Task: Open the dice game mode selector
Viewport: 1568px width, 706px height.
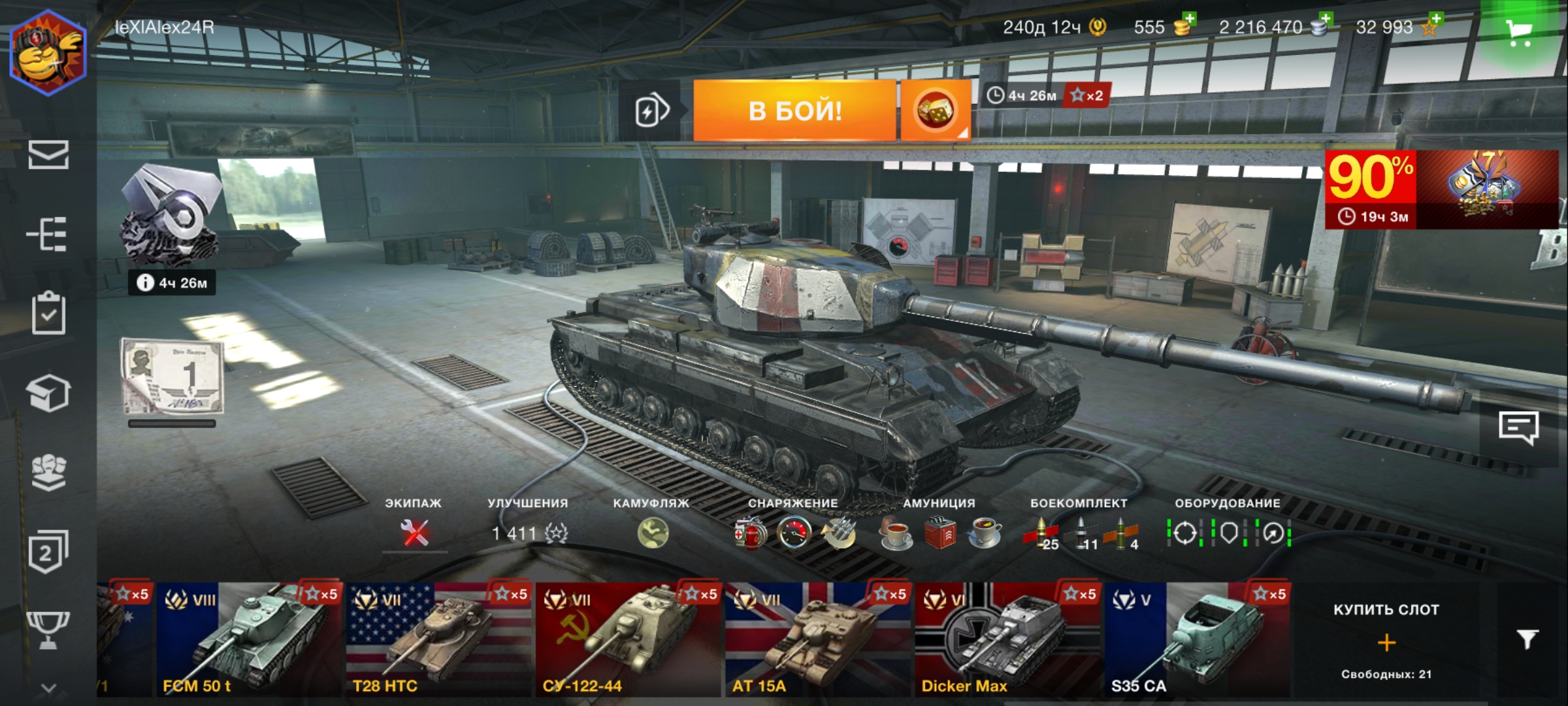Action: (x=935, y=110)
